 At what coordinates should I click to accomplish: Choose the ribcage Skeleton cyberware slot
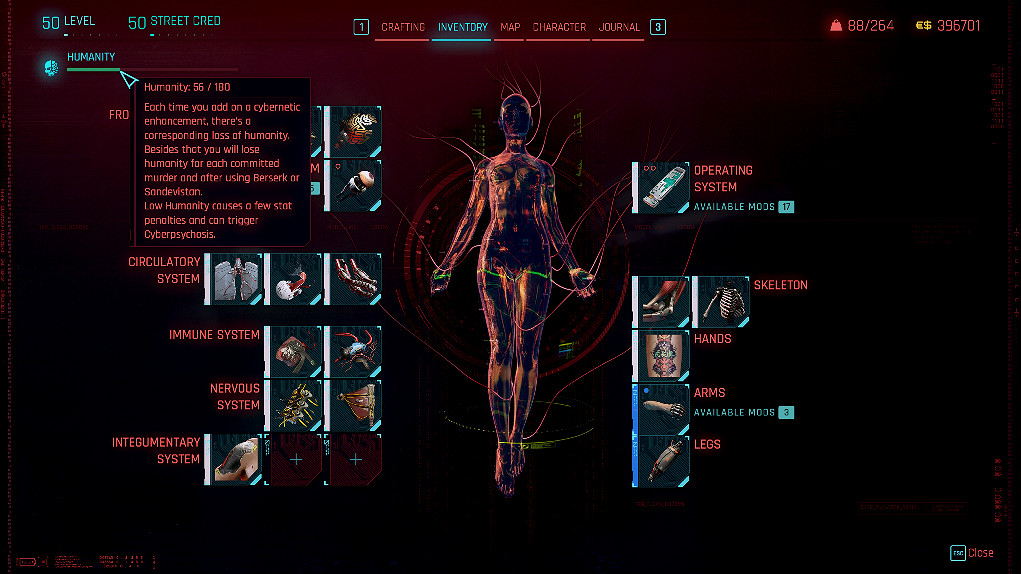point(721,301)
